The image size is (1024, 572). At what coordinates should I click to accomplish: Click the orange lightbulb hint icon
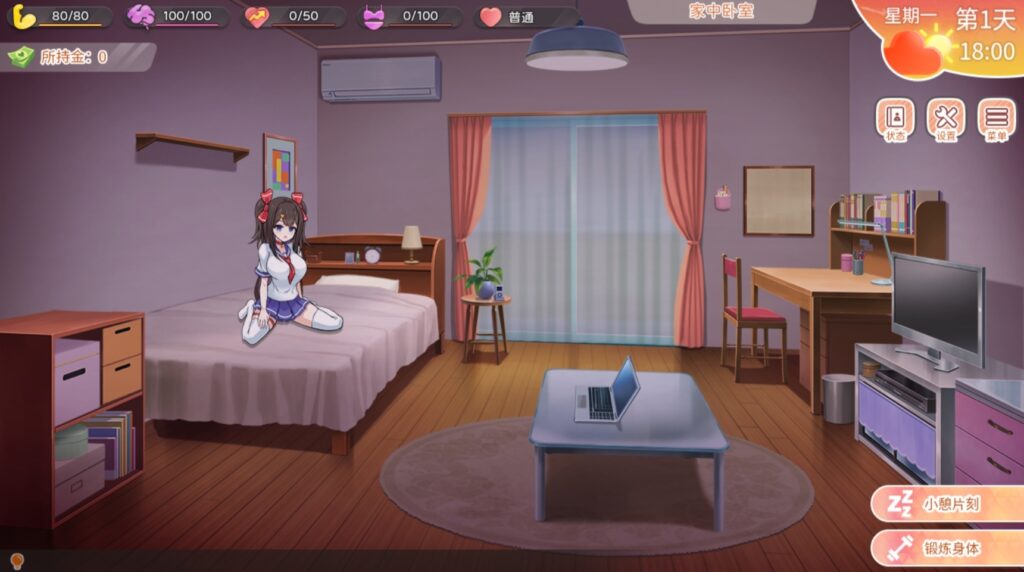[x=16, y=561]
